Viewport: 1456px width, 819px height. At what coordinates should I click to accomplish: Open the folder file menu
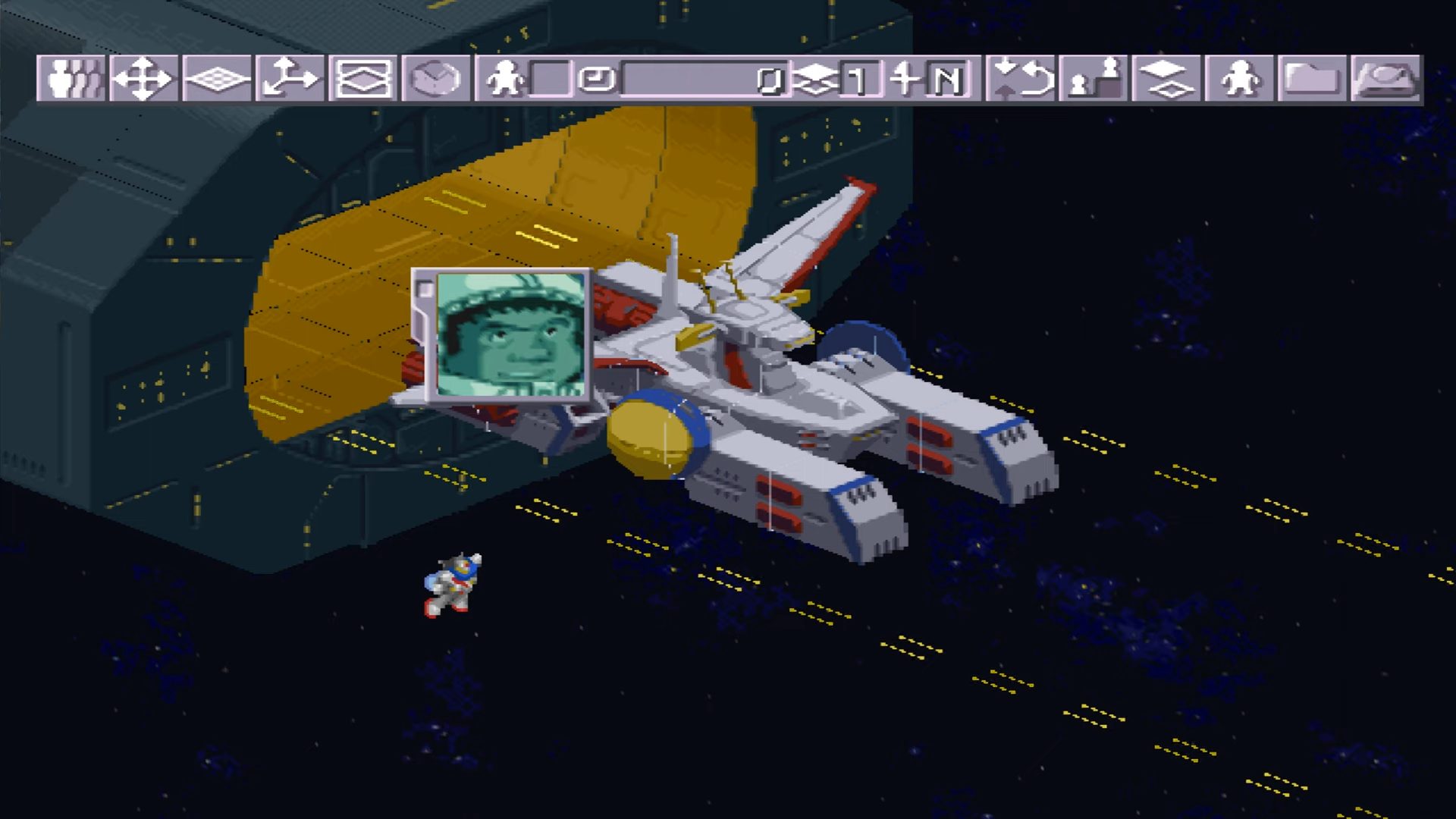click(1312, 79)
